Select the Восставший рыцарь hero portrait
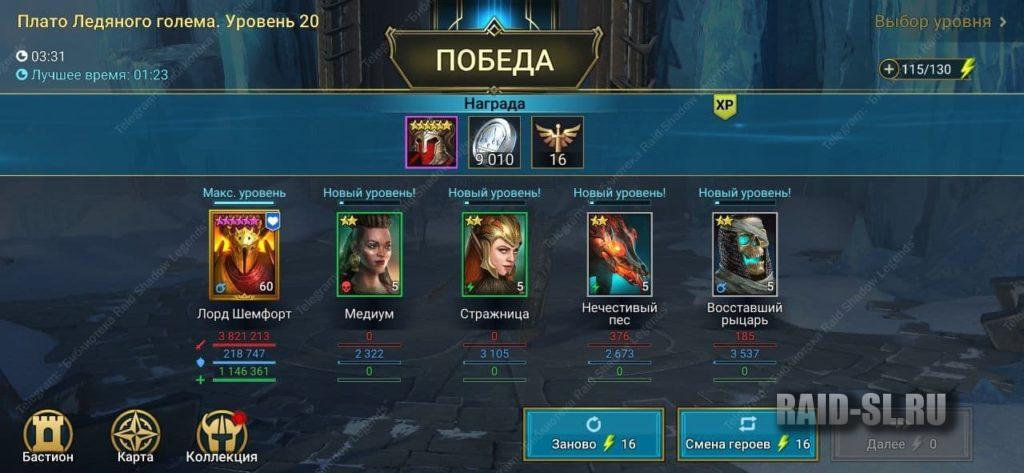The height and width of the screenshot is (473, 1024). (x=744, y=254)
